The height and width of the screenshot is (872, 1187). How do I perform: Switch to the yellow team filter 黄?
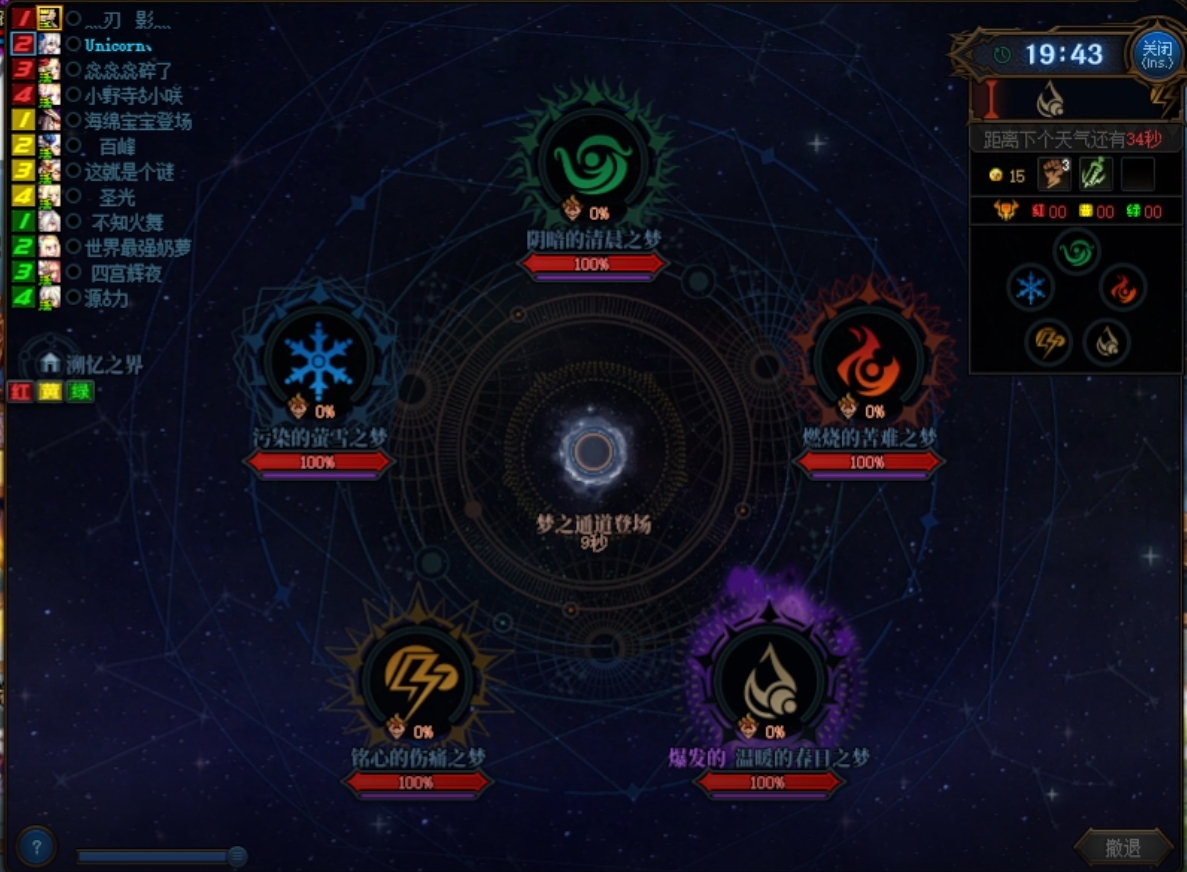click(50, 392)
